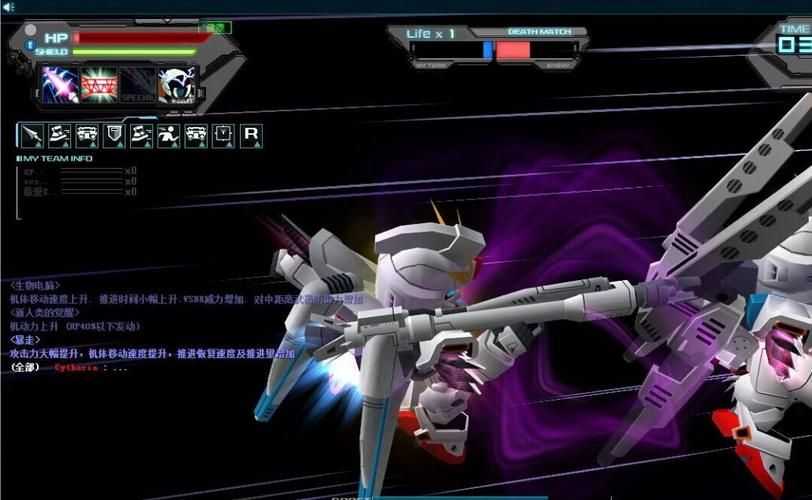Screen dimensions: 812x500
Task: Select the red burst weapon slot
Action: 99,83
